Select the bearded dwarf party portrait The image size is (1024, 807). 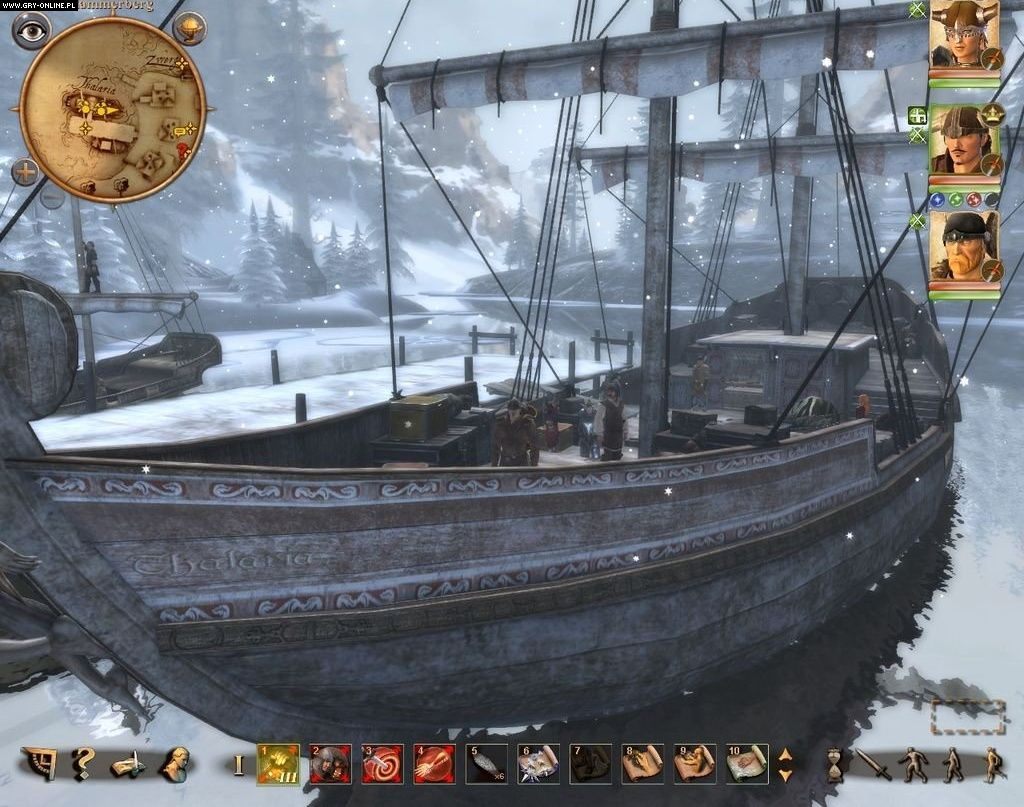(x=963, y=246)
